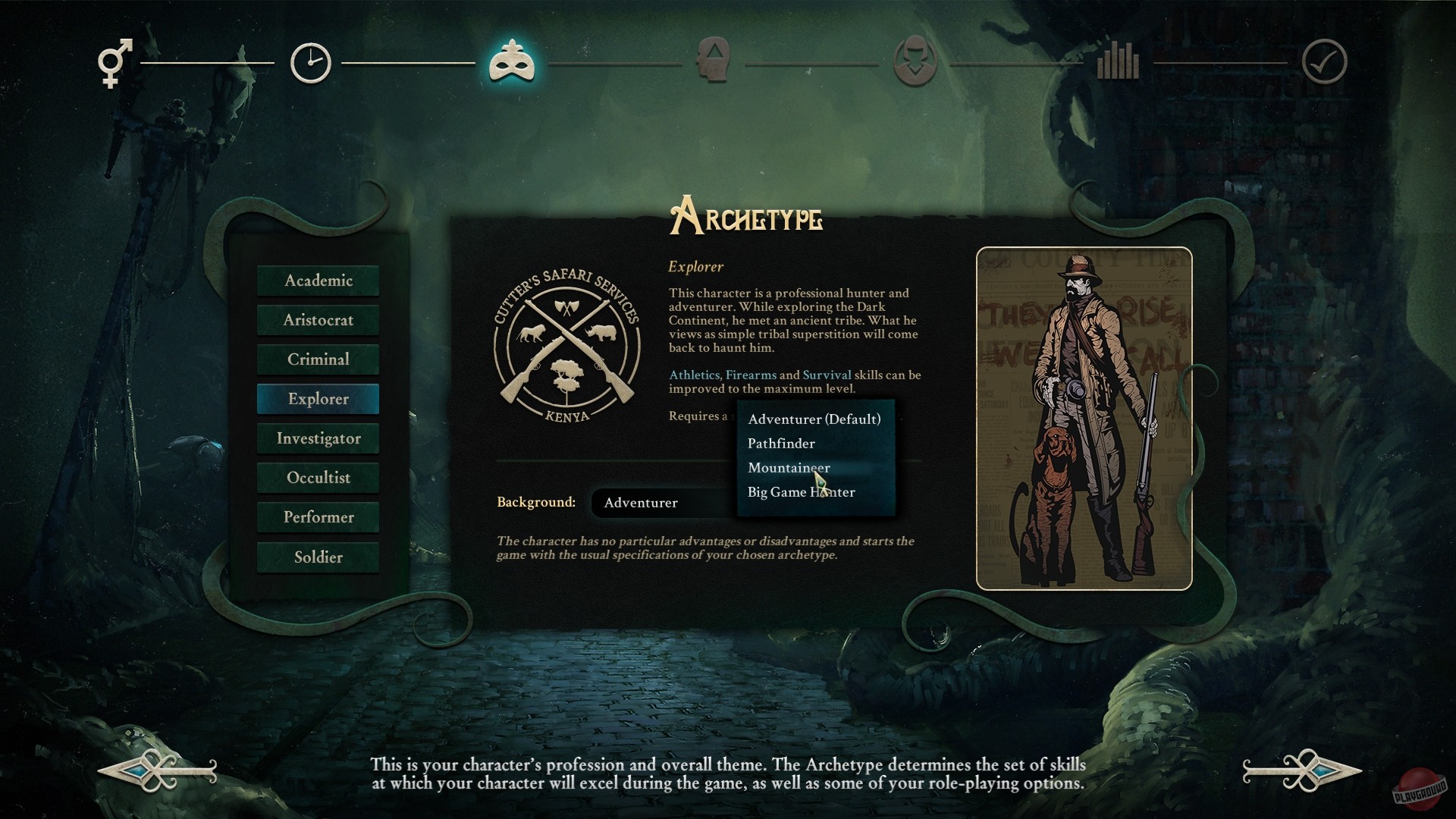Click the Cutter's Safari Services Kenya emblem
This screenshot has height=819, width=1456.
point(566,348)
